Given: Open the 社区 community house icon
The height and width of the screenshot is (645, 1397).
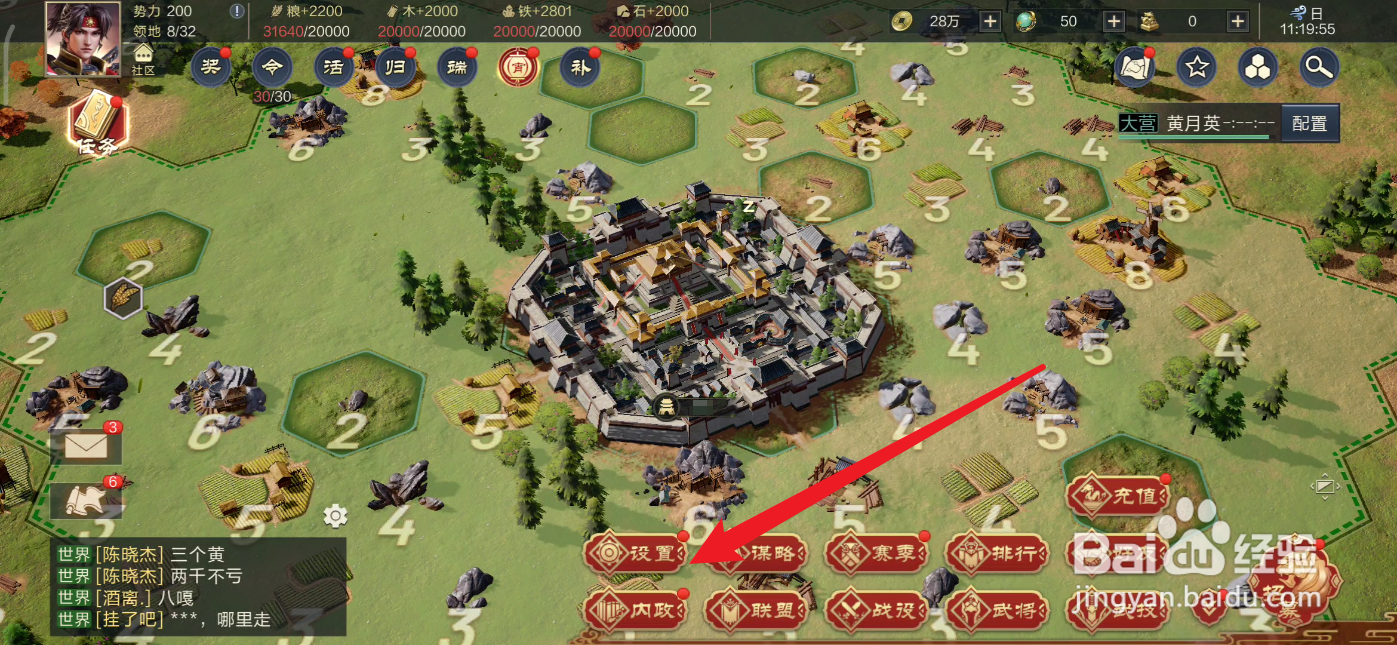Looking at the screenshot, I should [144, 59].
